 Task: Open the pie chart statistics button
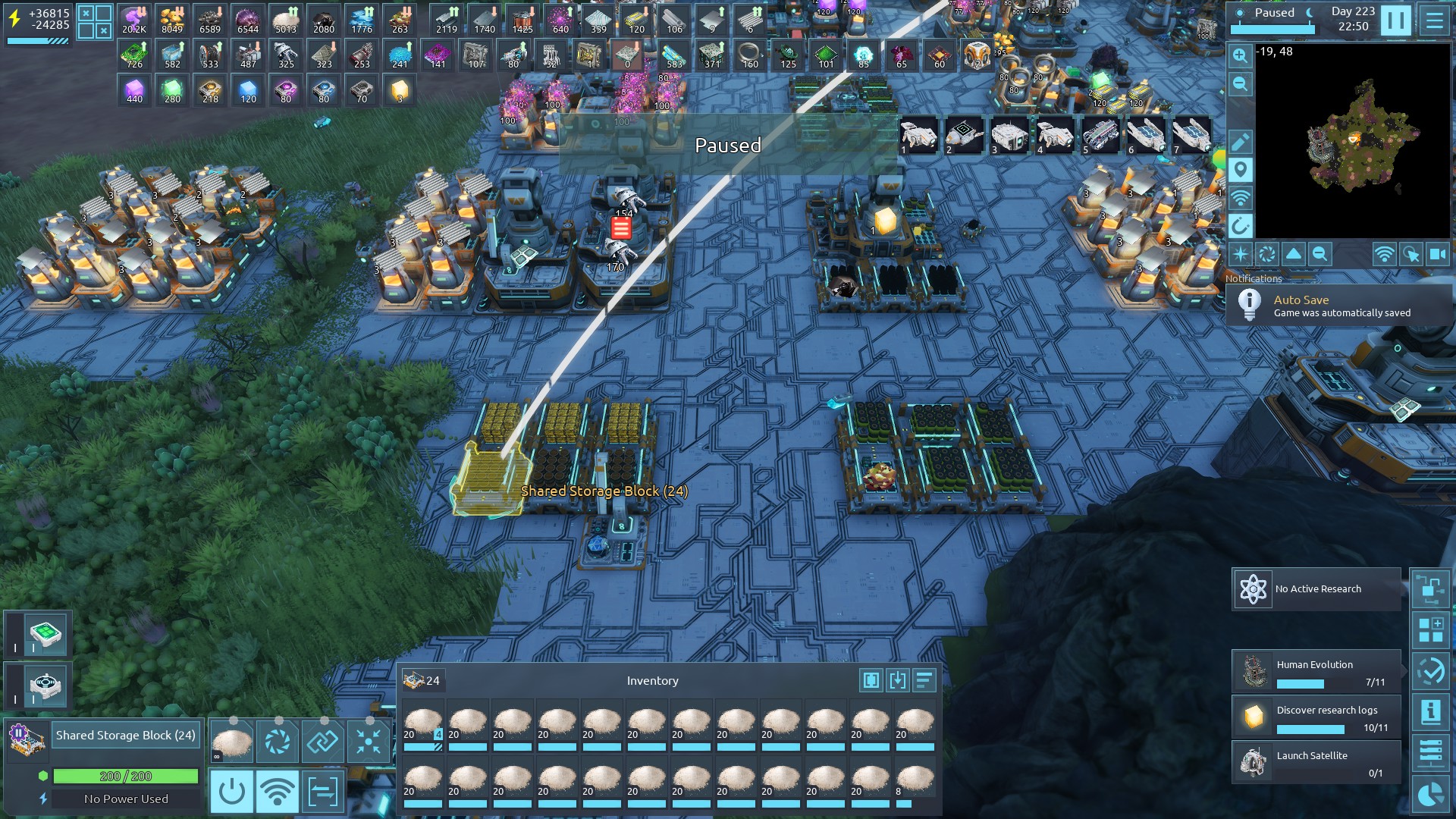pos(1431,795)
